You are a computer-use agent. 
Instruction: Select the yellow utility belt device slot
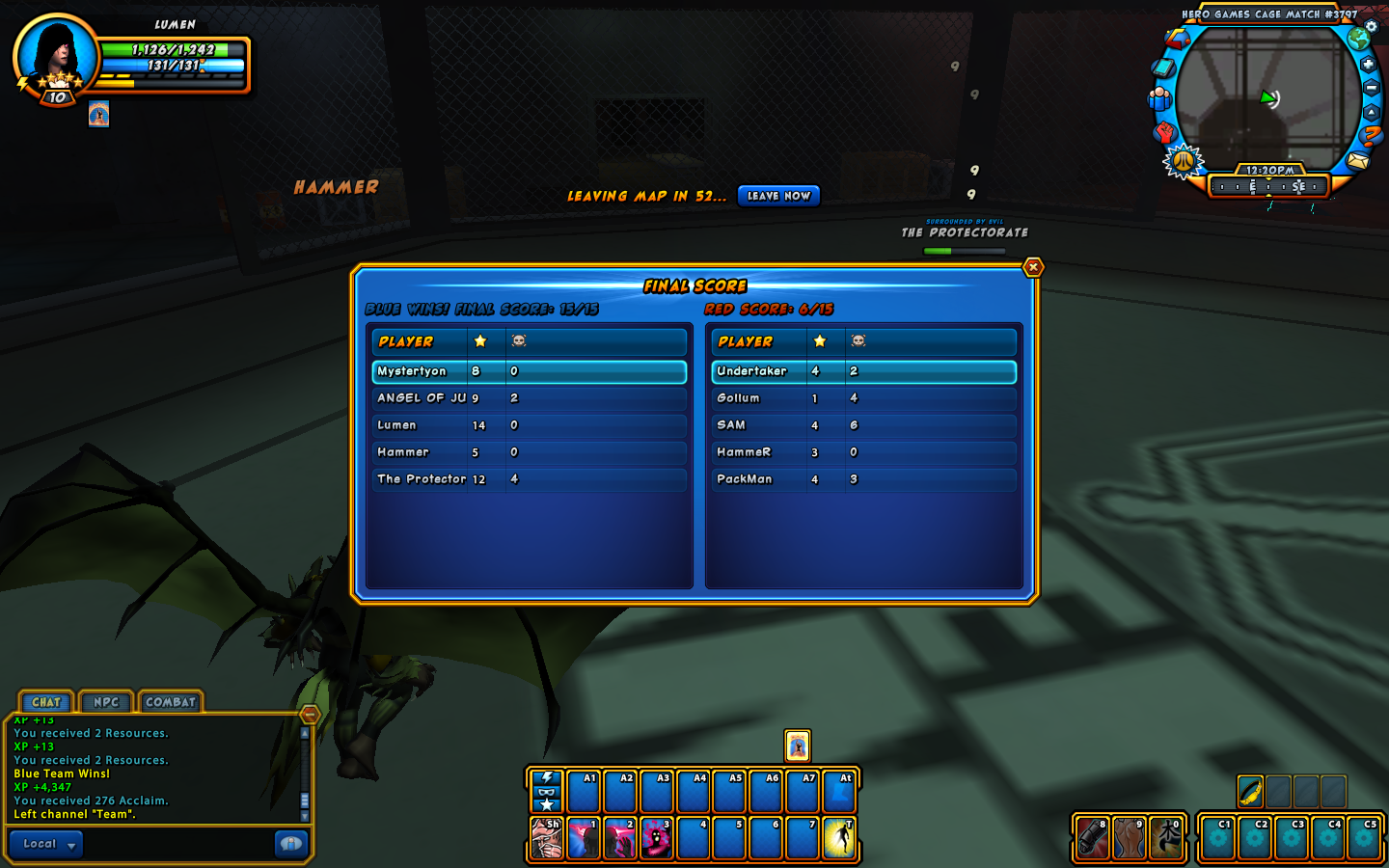[x=1250, y=792]
